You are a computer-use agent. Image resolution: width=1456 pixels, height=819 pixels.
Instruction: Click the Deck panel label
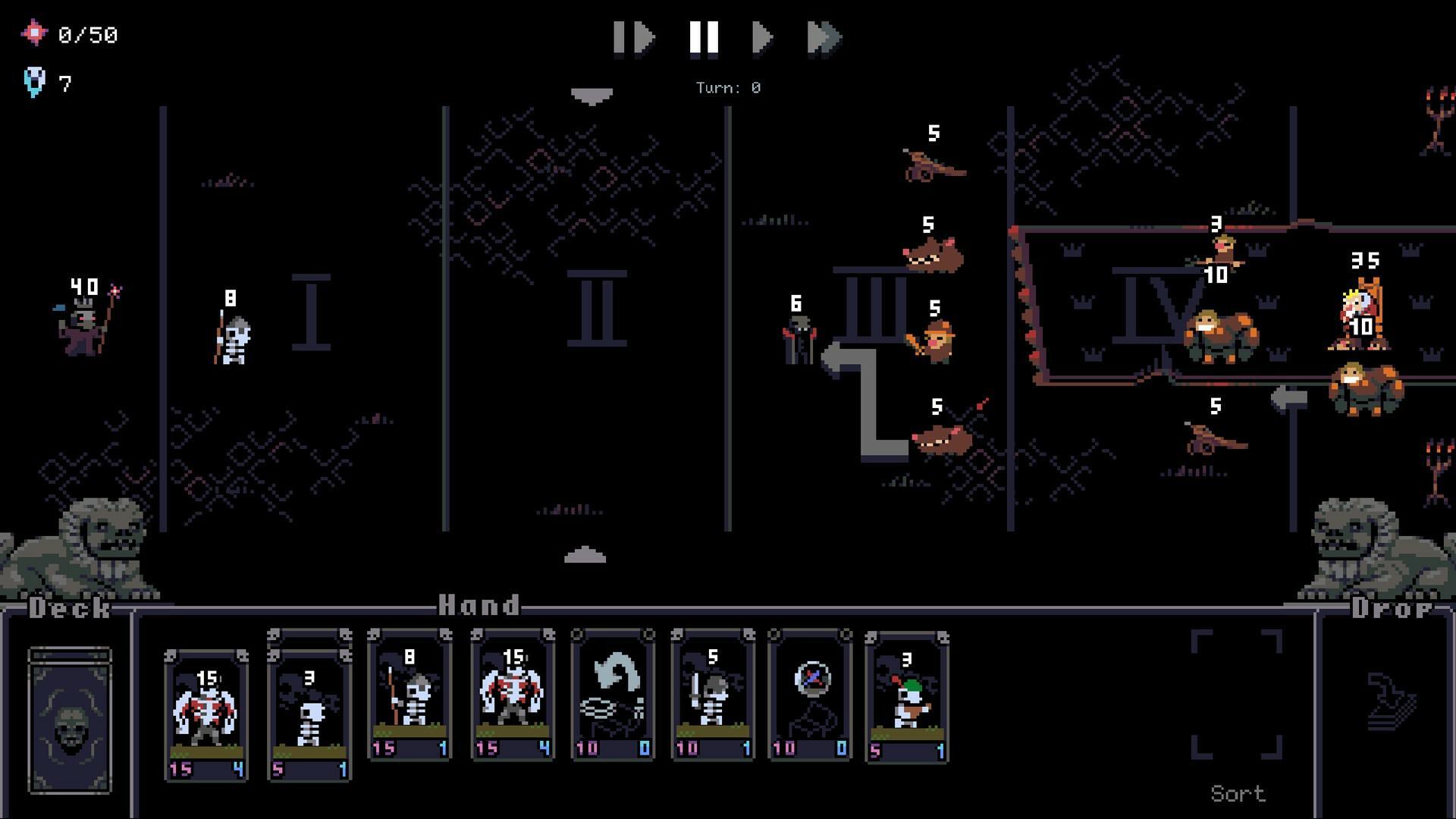pos(67,607)
